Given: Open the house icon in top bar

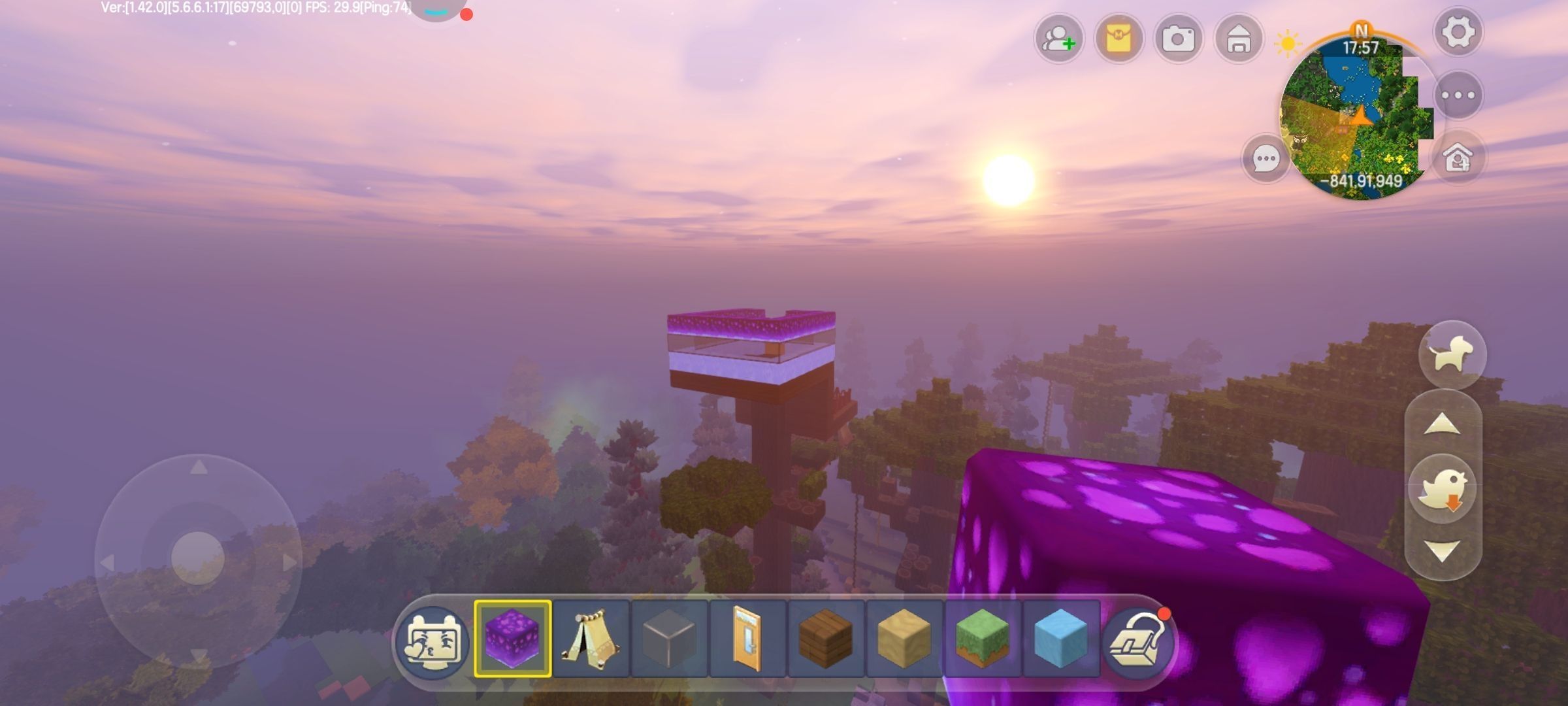Looking at the screenshot, I should click(1238, 39).
